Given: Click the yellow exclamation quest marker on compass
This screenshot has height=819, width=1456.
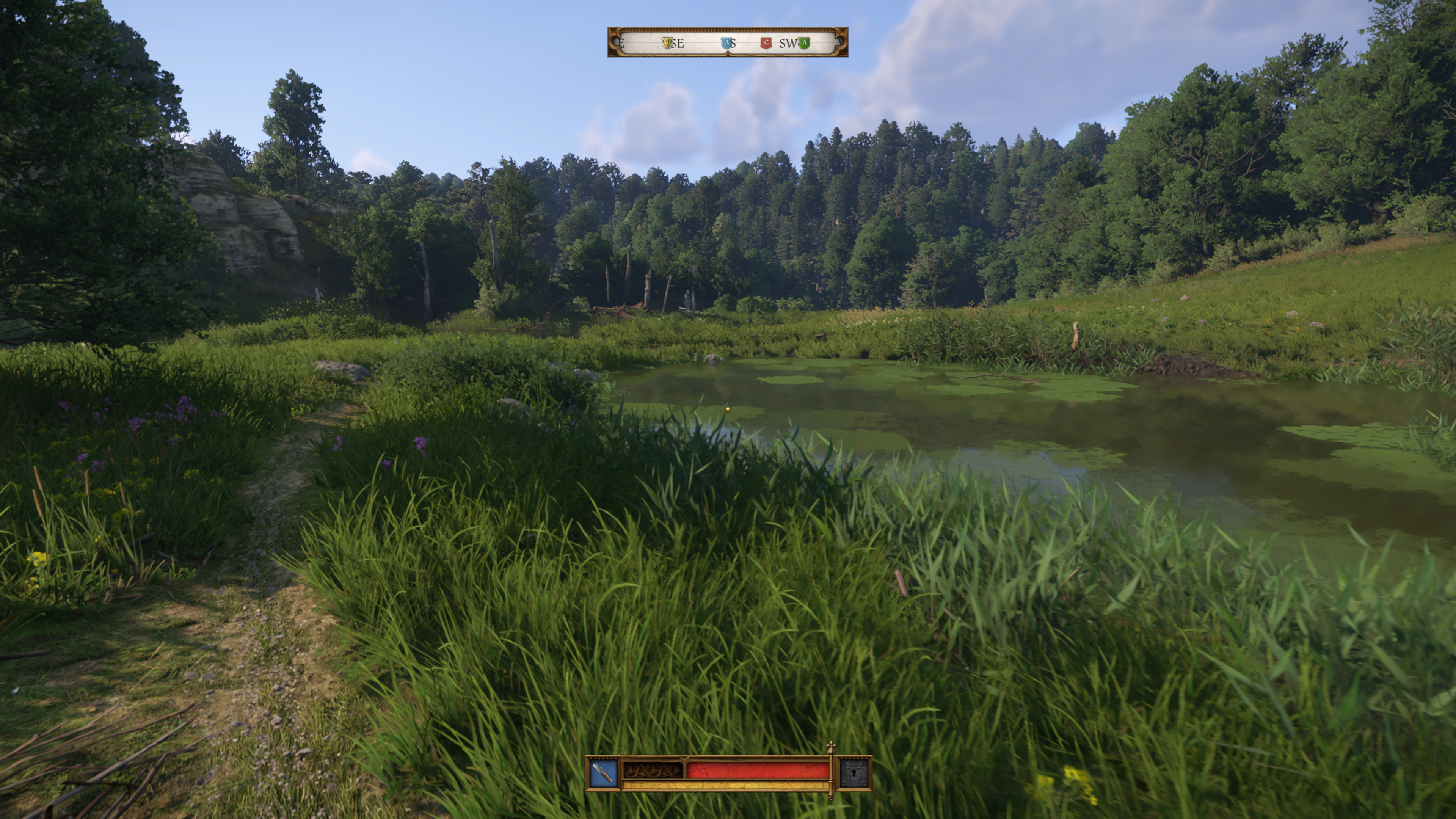Looking at the screenshot, I should 667,43.
